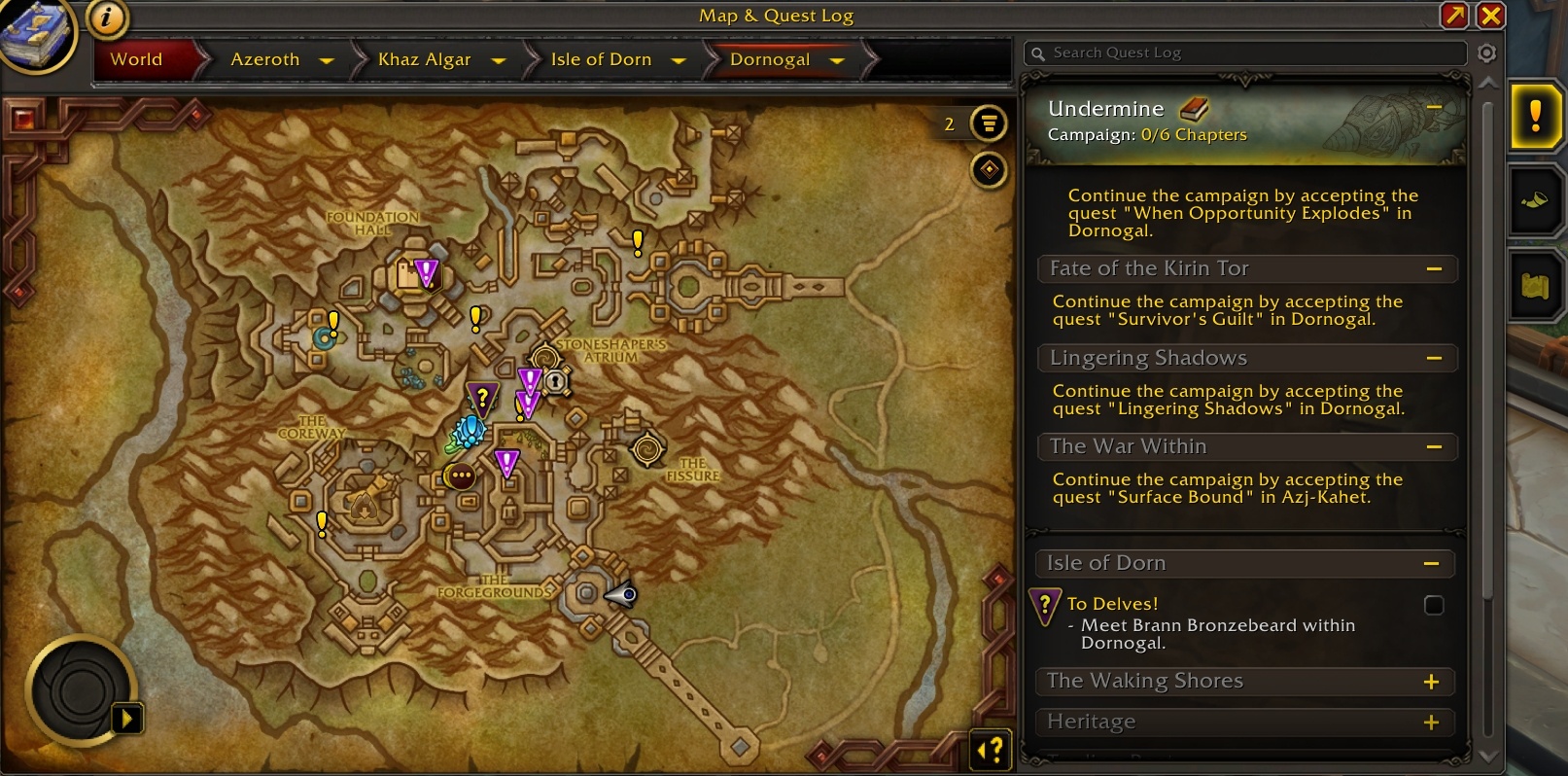Viewport: 1568px width, 776px height.
Task: Open the zone minimap circle in bottom-left corner
Action: pos(81,688)
